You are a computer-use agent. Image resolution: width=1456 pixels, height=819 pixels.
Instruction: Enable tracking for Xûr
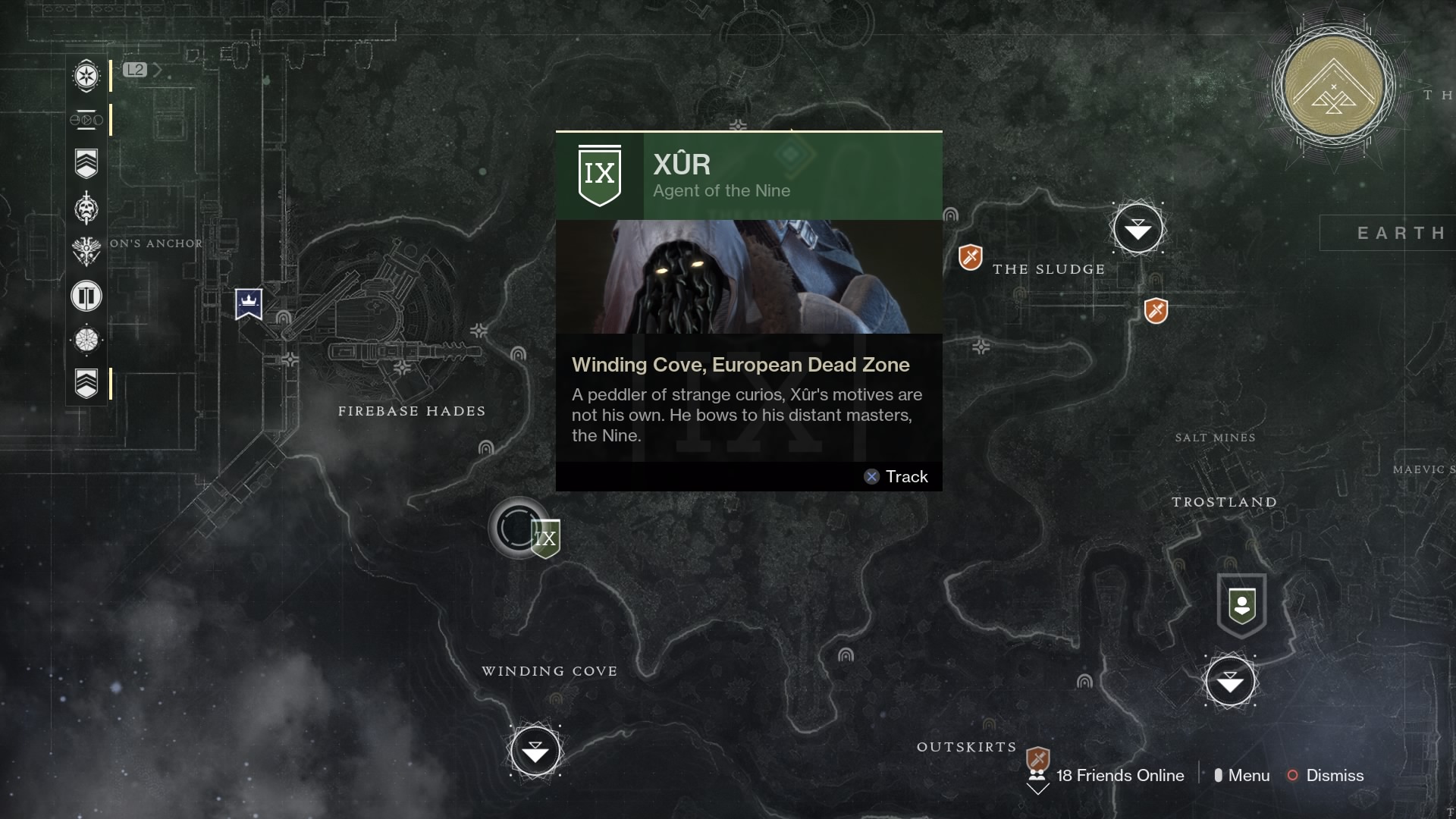click(x=896, y=476)
